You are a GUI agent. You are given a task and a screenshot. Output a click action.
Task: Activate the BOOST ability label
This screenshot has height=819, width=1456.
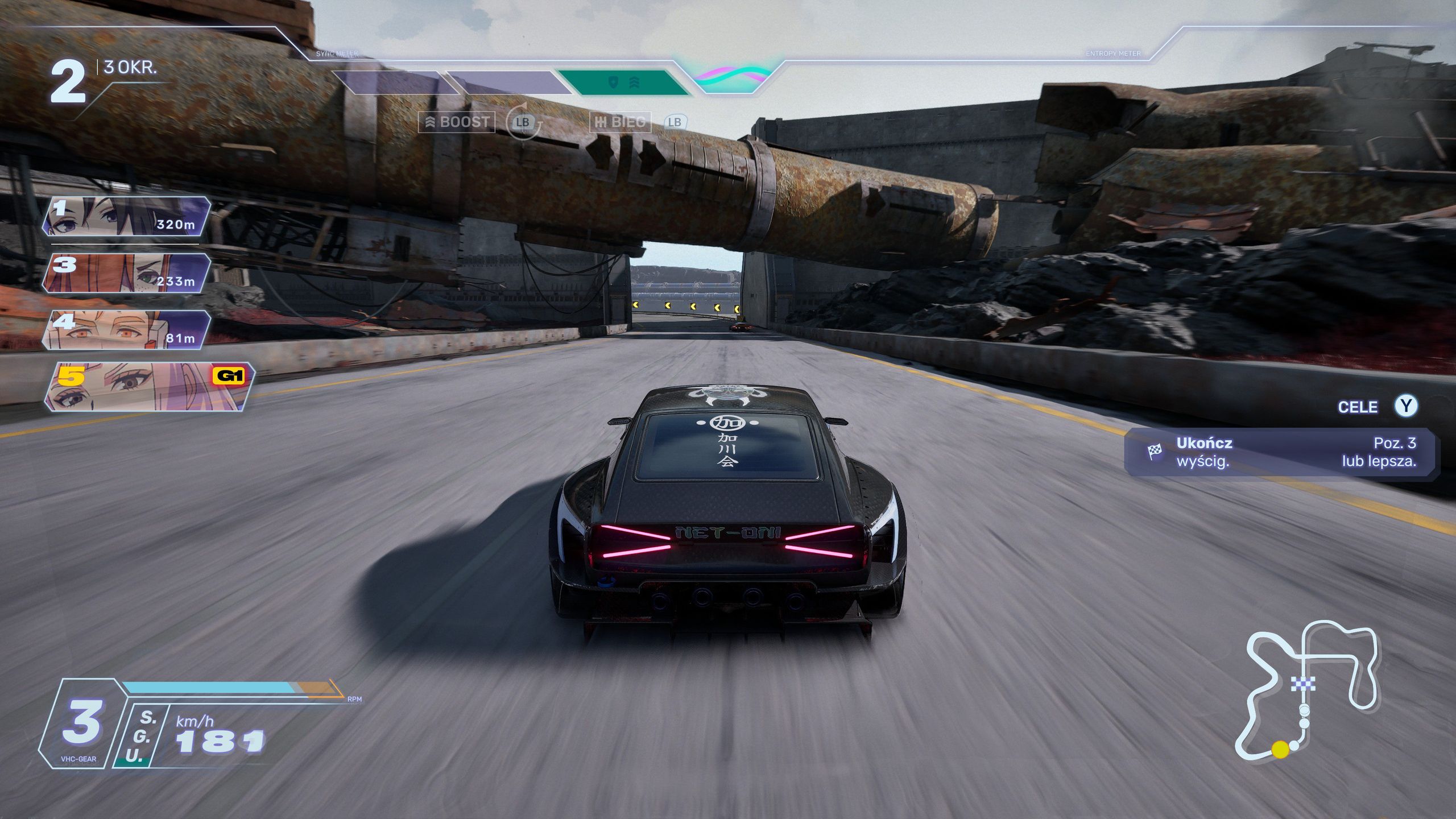tap(457, 122)
